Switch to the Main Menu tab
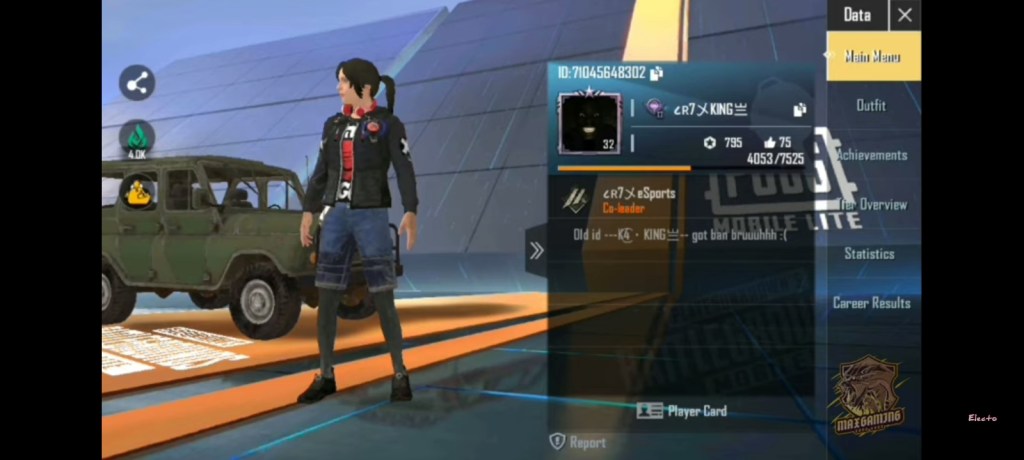 [872, 56]
